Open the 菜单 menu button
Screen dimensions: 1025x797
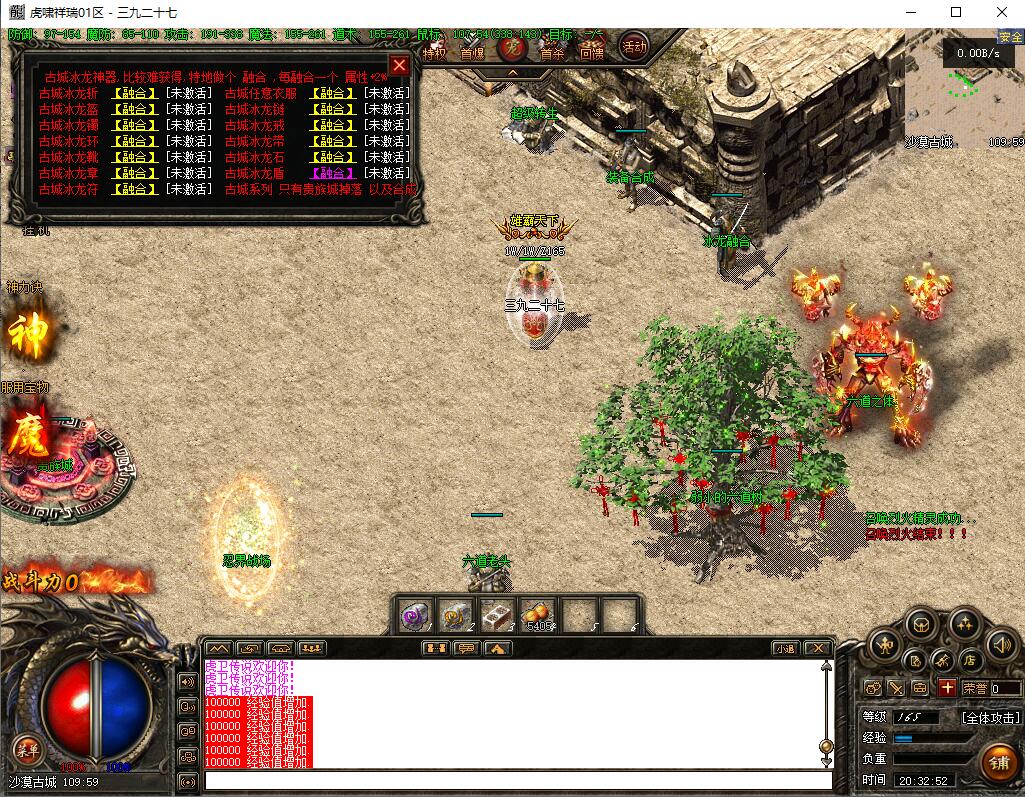click(27, 749)
